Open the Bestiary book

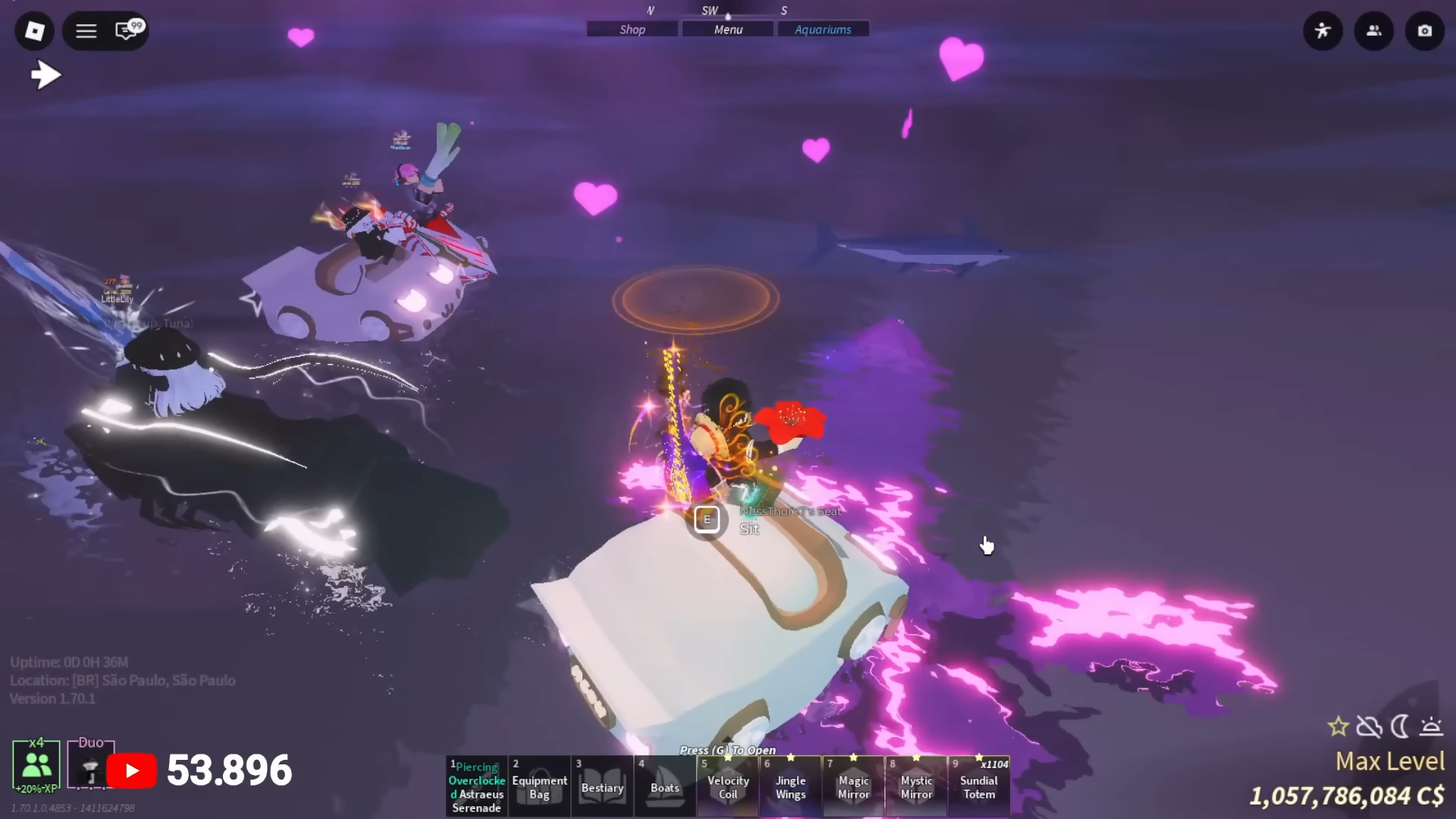(x=602, y=787)
